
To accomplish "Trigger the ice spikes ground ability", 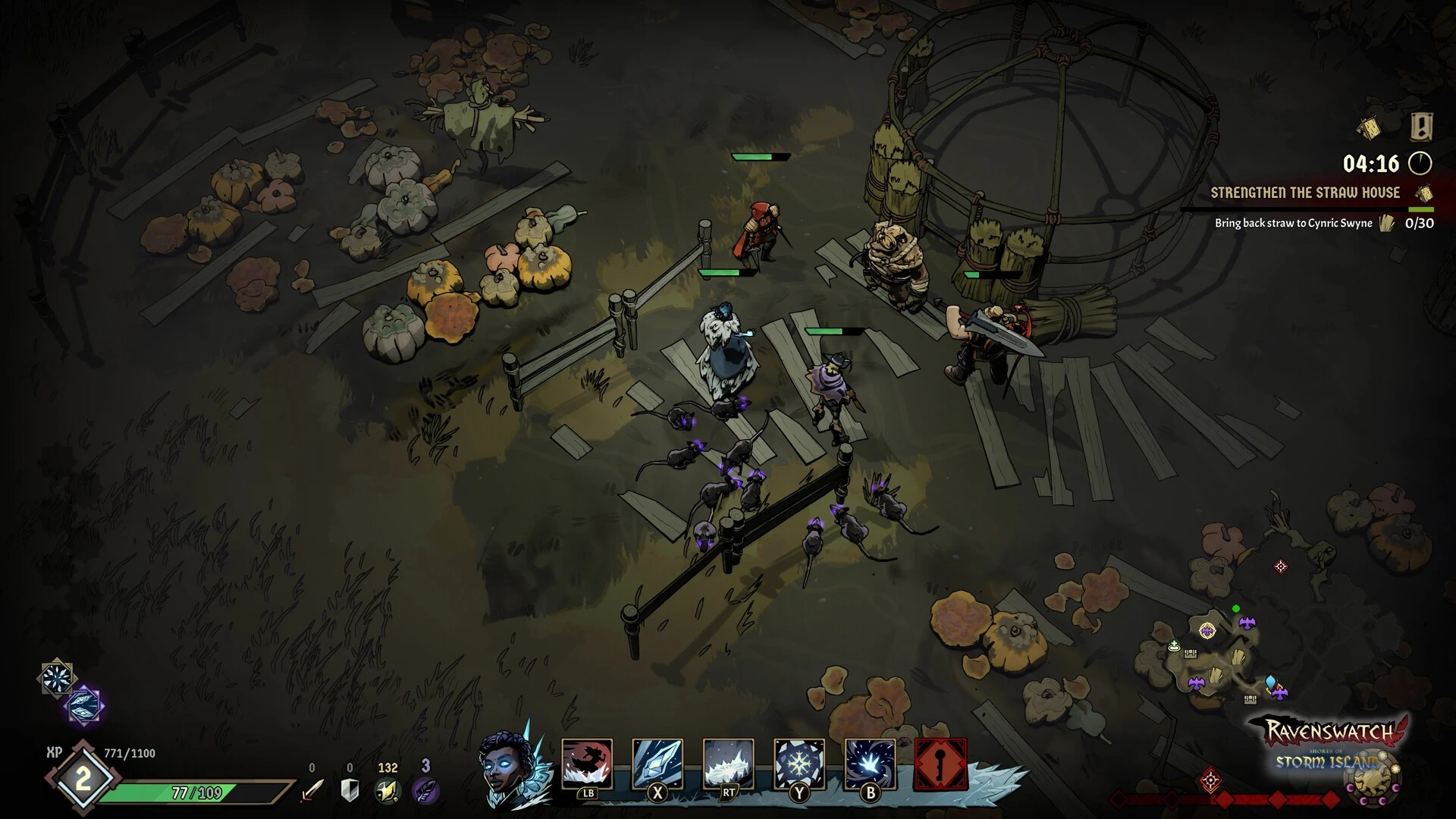I will click(728, 764).
